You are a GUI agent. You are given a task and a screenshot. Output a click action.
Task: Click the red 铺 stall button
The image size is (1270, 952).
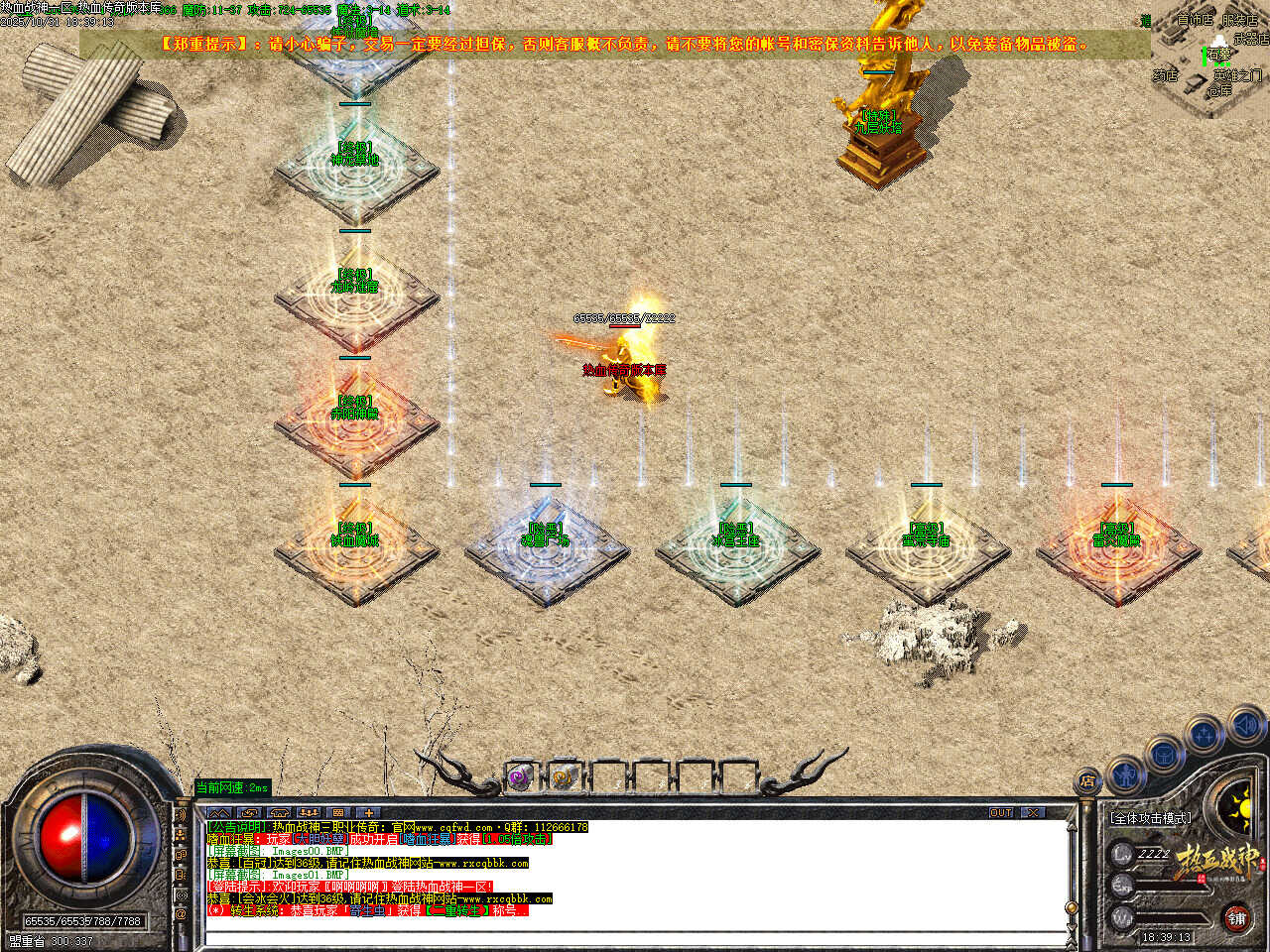tap(1236, 917)
